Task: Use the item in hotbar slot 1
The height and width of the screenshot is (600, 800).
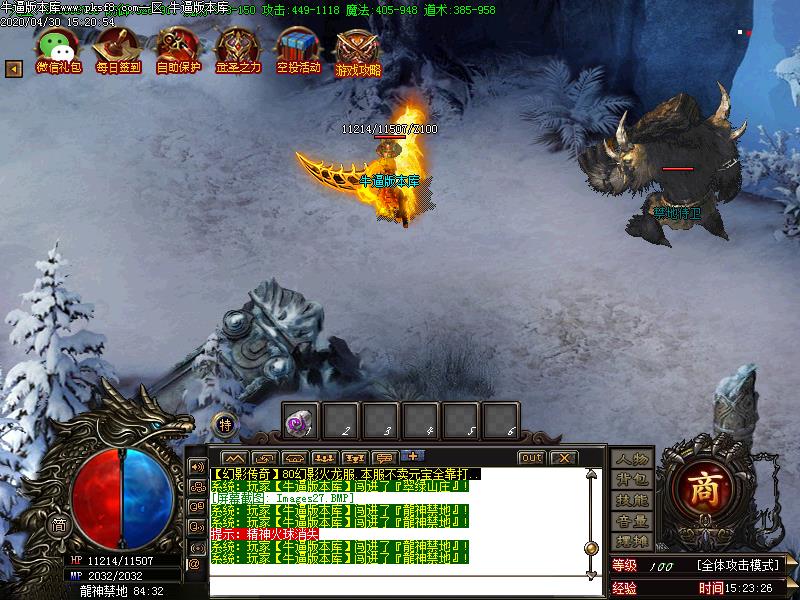Action: tap(301, 421)
